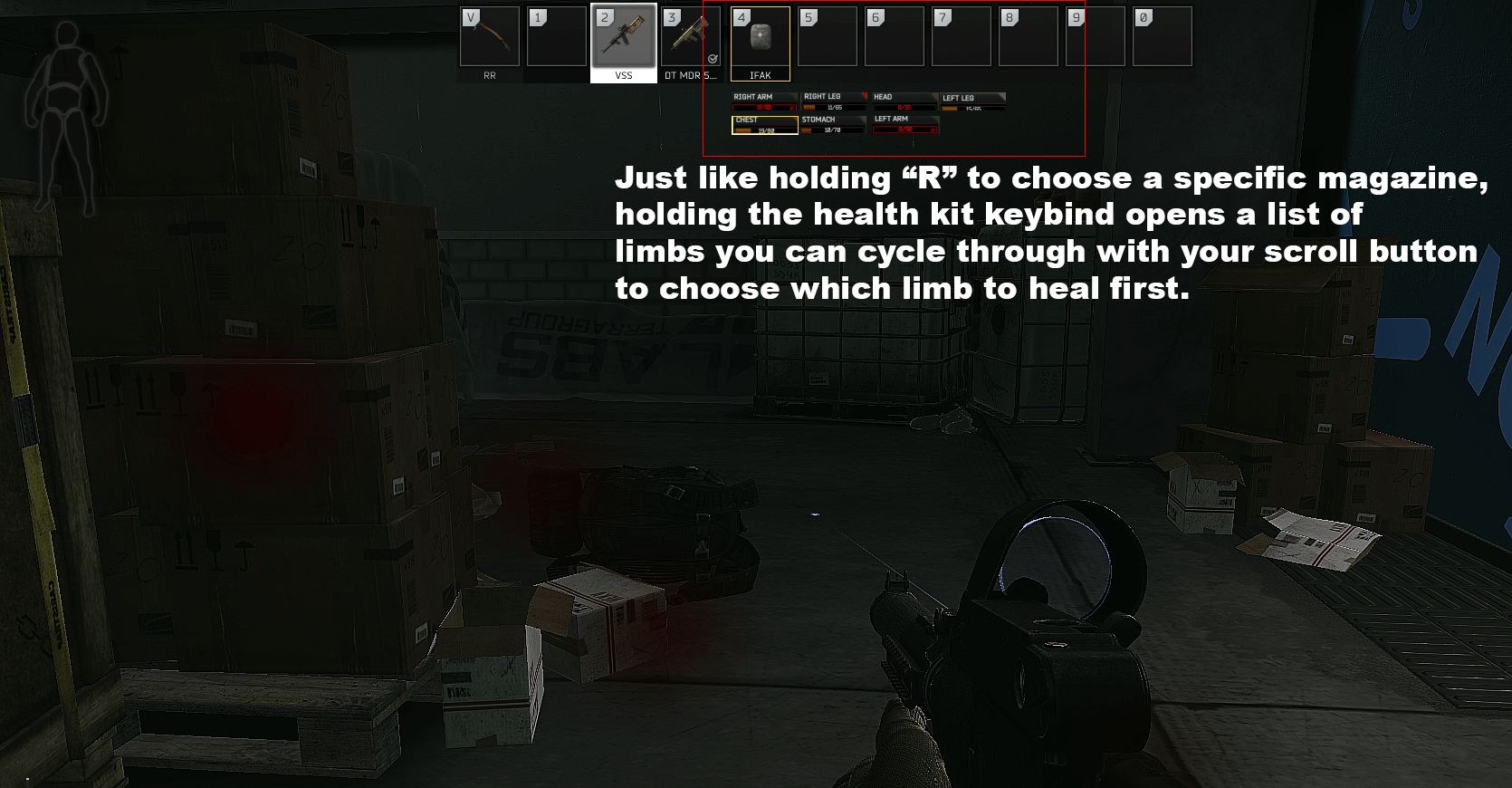
Task: Click the 4 keybind badge on the IFAK slot
Action: pos(741,16)
